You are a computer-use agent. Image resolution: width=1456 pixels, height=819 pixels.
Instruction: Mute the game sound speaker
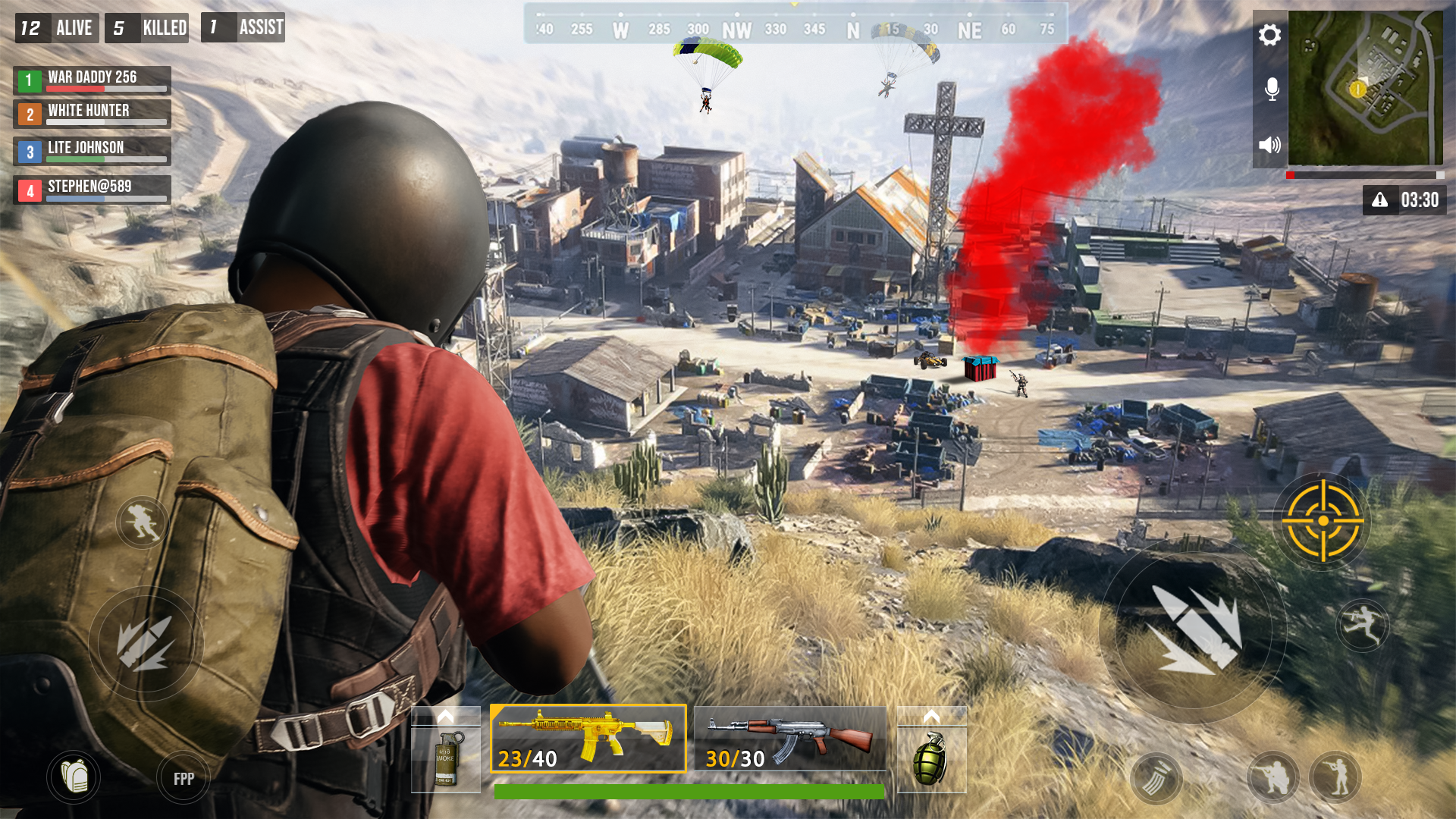point(1269,144)
